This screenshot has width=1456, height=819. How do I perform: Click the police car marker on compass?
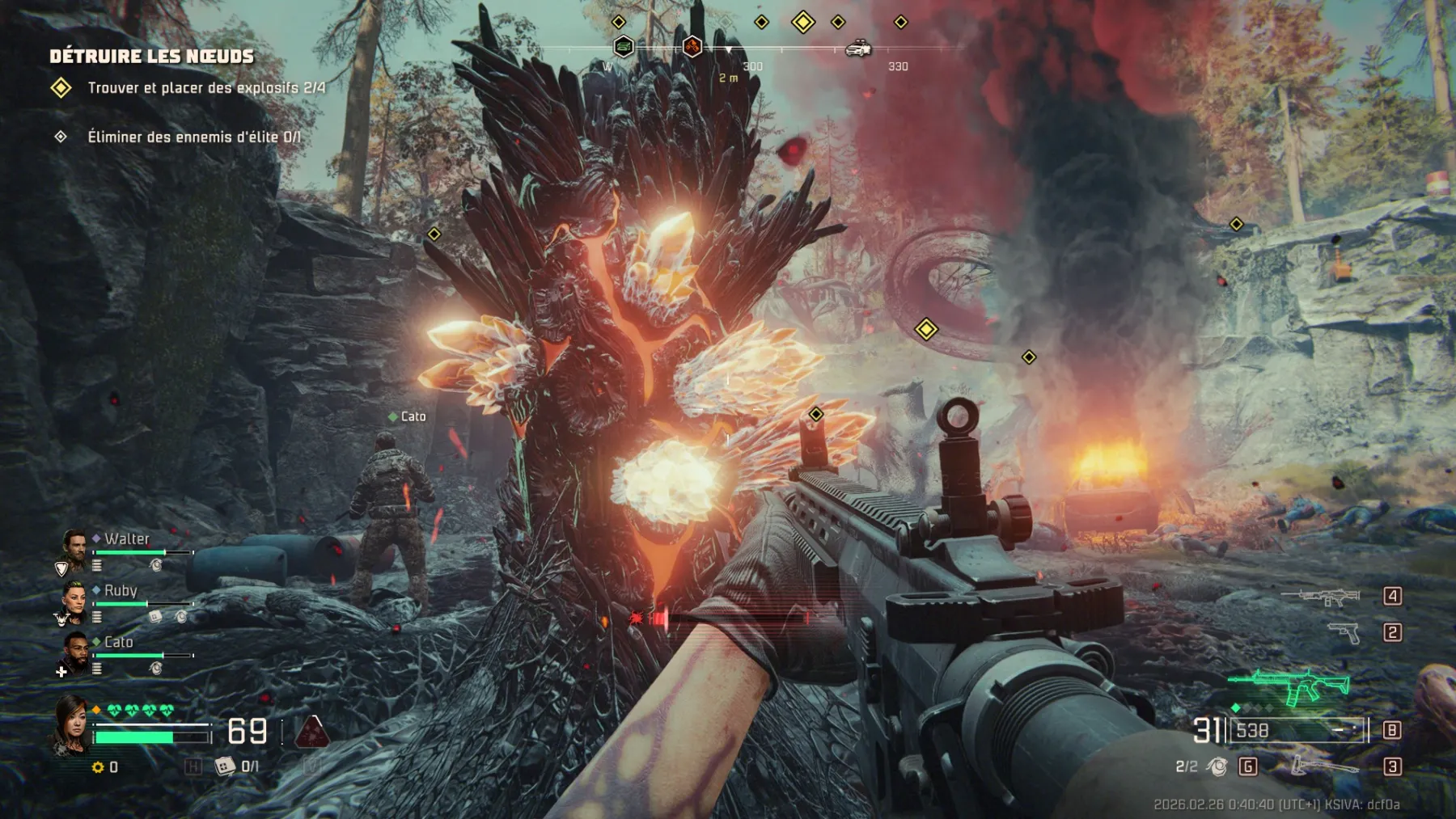(x=857, y=49)
